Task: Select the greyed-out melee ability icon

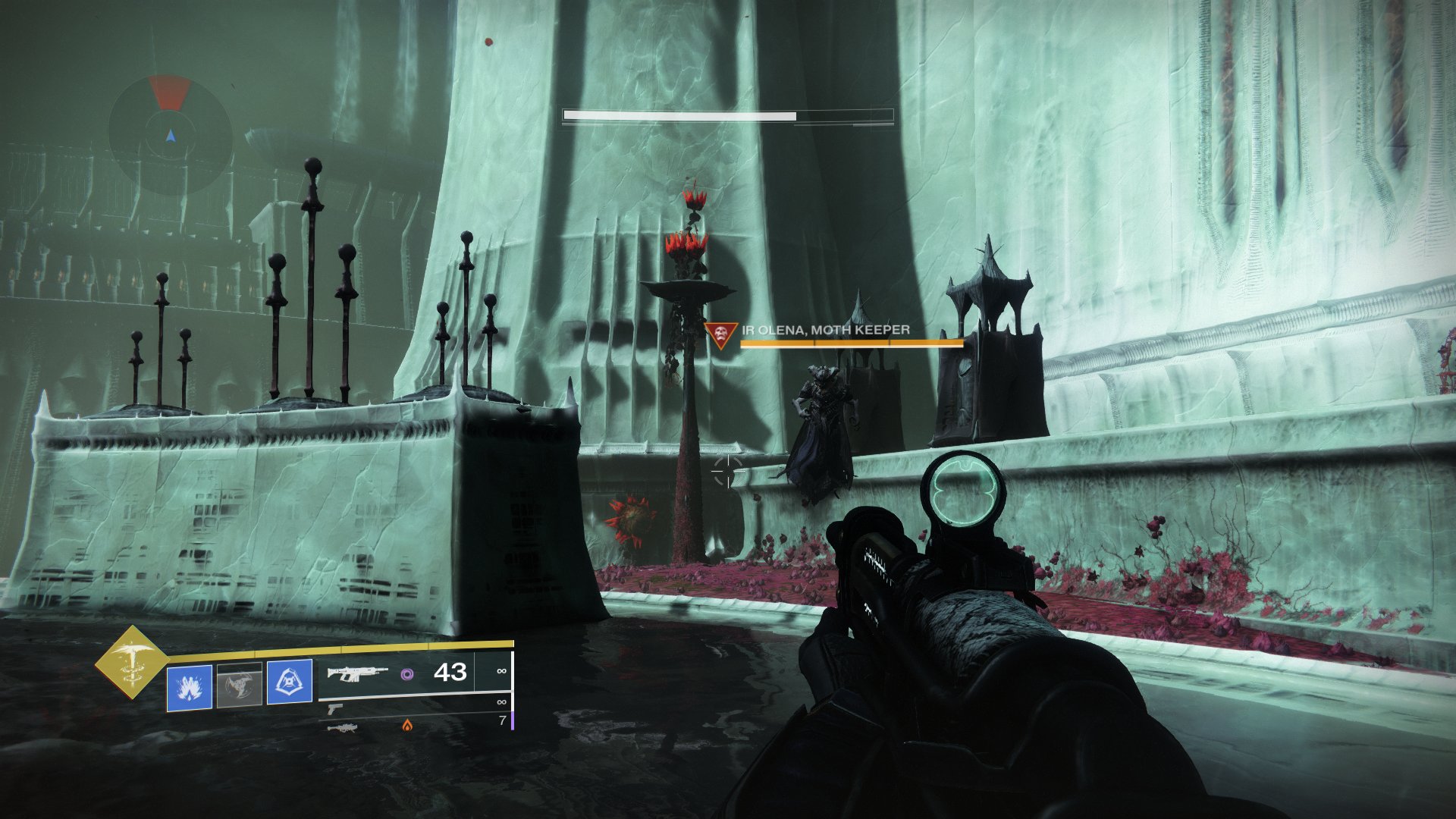Action: click(x=240, y=685)
